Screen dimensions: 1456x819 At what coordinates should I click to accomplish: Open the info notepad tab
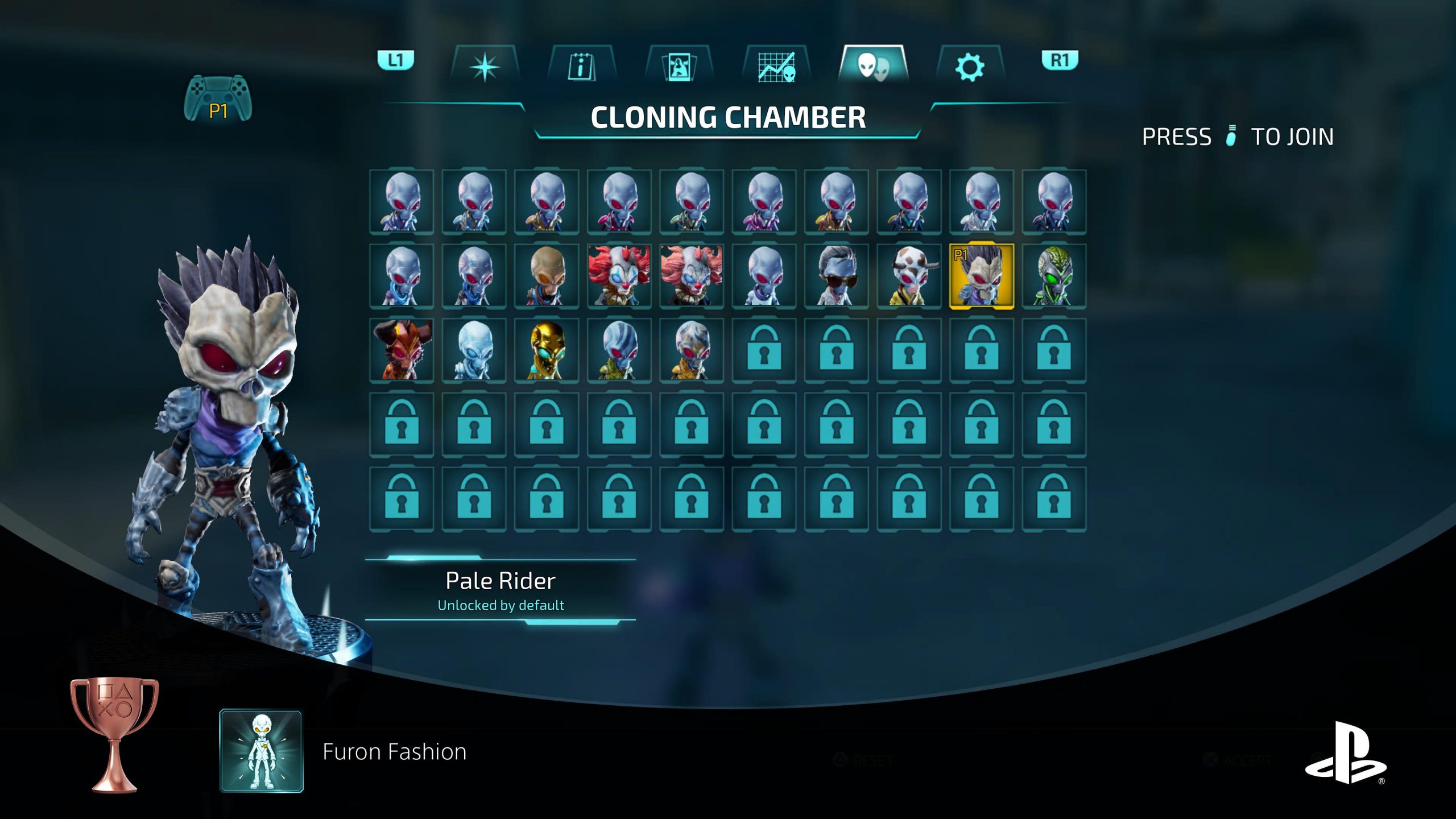581,67
